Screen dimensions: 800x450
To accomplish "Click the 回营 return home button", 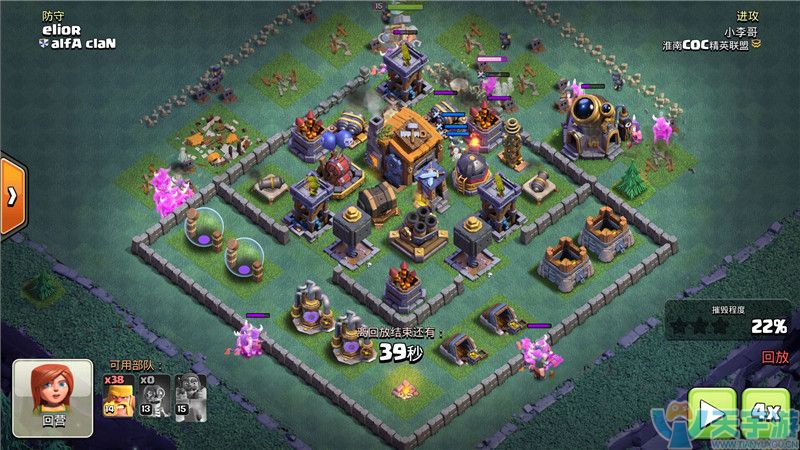I will [x=53, y=397].
